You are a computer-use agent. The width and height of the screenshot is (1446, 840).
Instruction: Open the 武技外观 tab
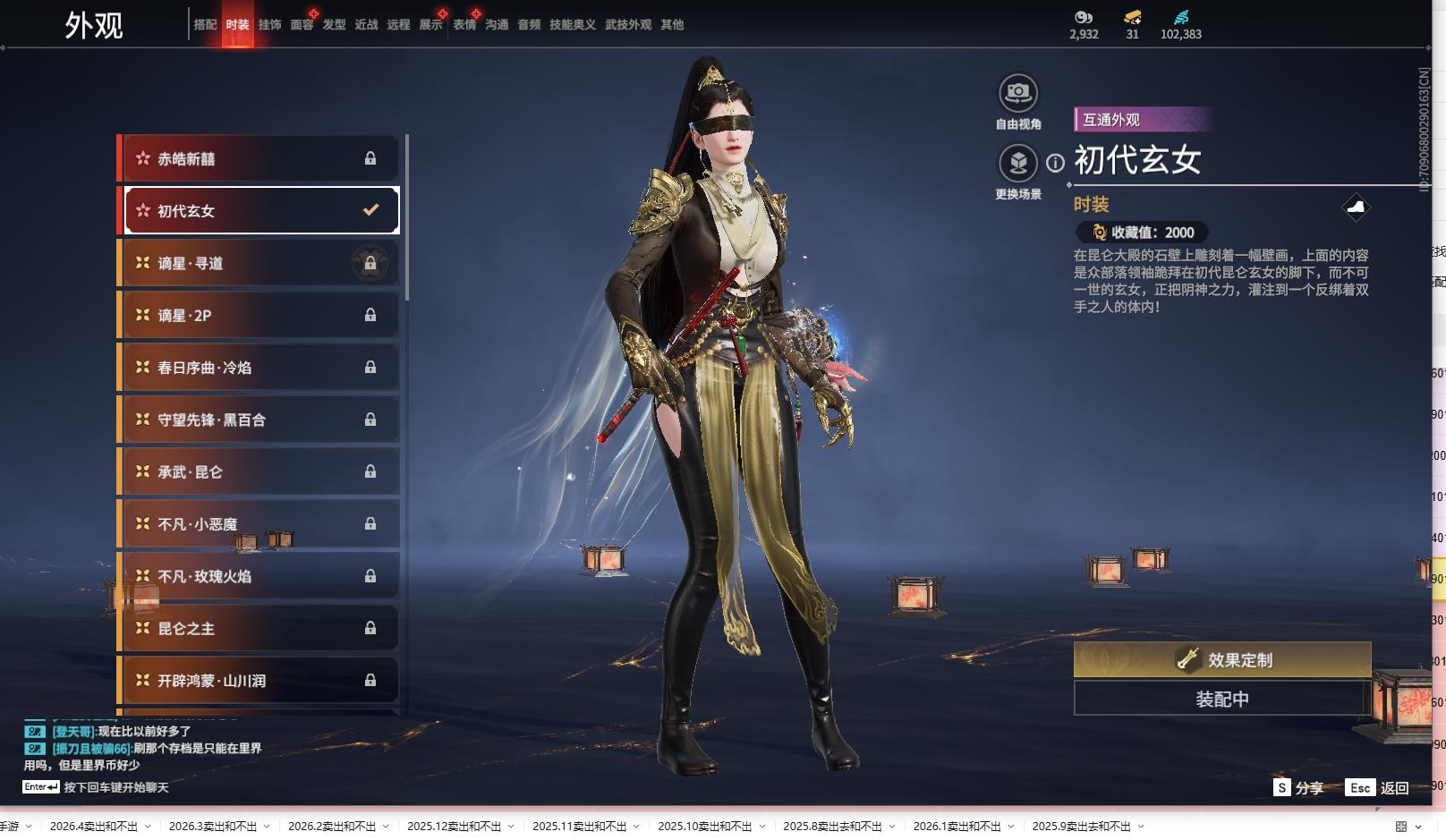tap(627, 25)
